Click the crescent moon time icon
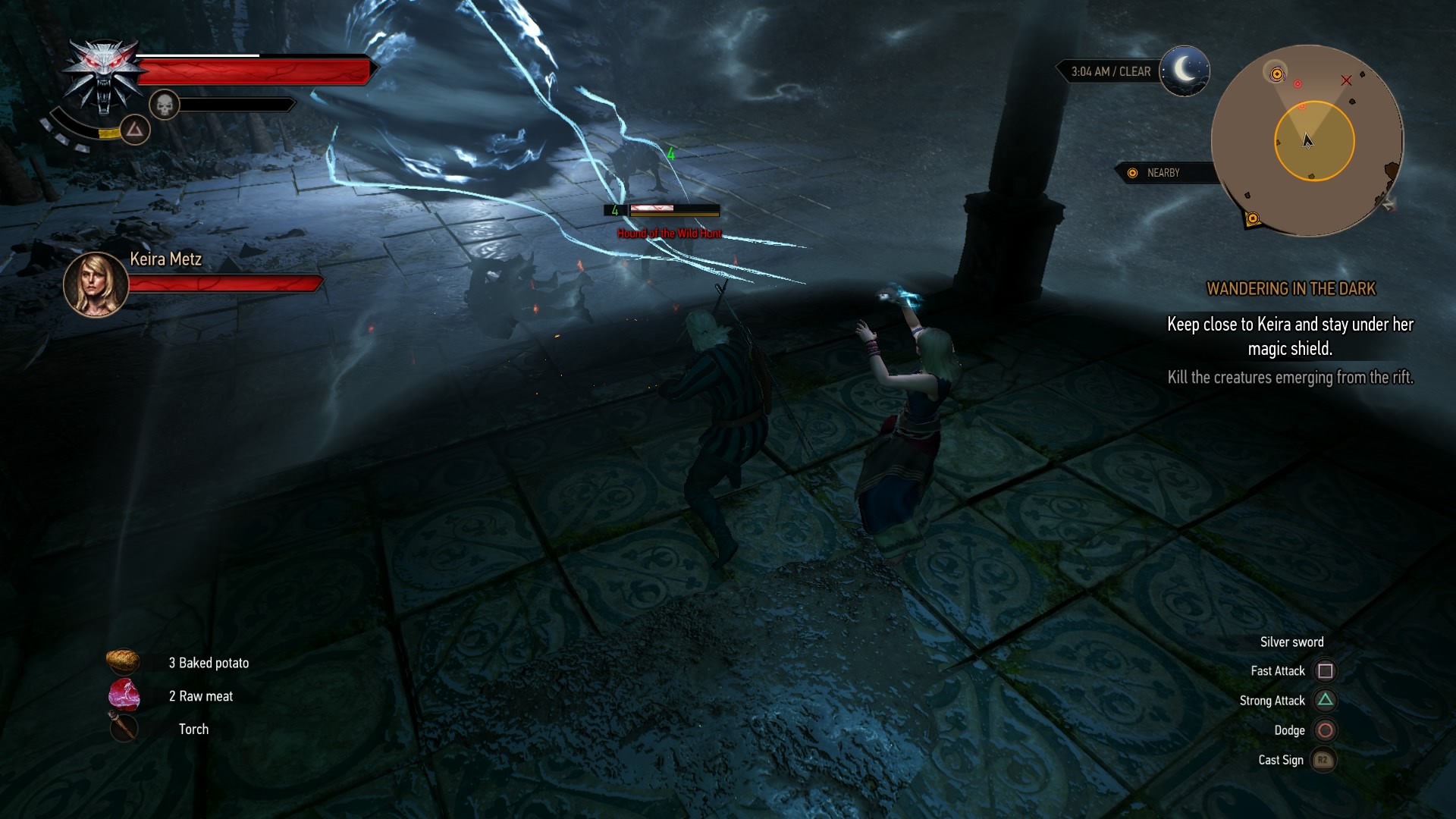Viewport: 1456px width, 819px height. tap(1185, 71)
